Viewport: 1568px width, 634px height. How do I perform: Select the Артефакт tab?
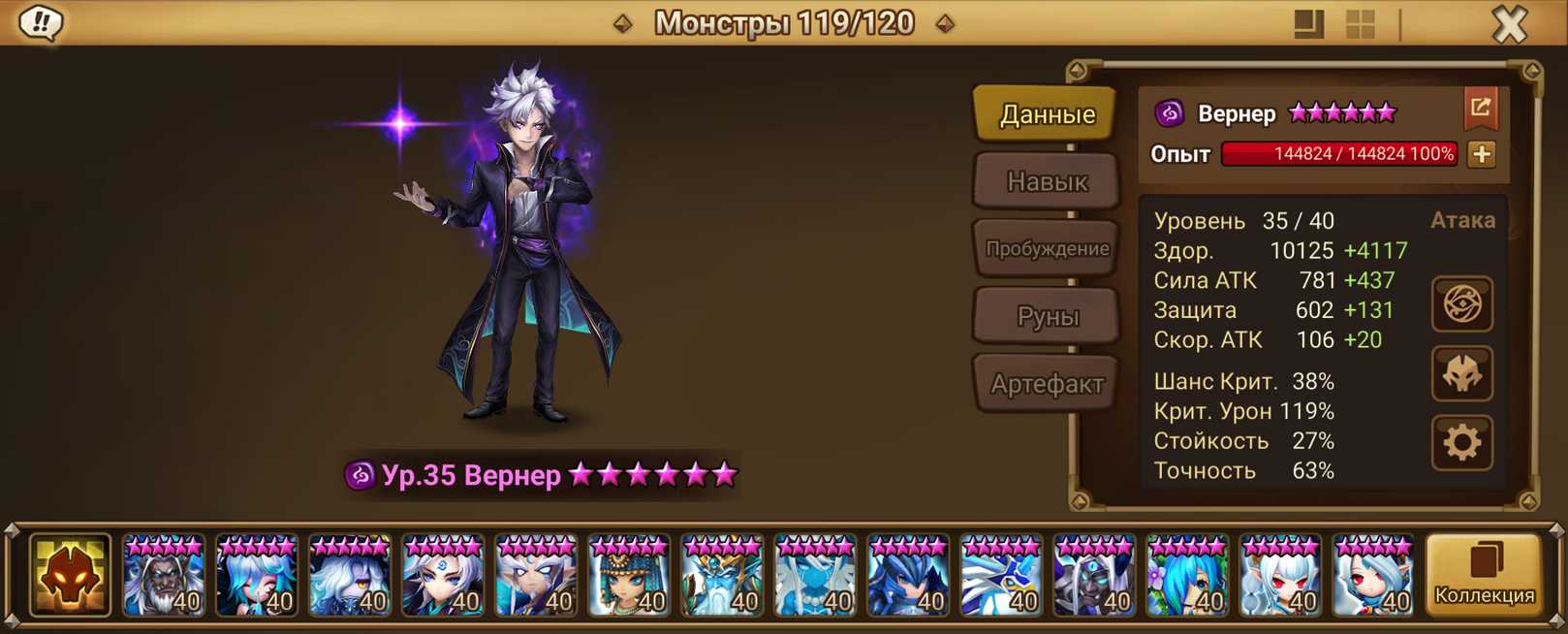[1047, 384]
